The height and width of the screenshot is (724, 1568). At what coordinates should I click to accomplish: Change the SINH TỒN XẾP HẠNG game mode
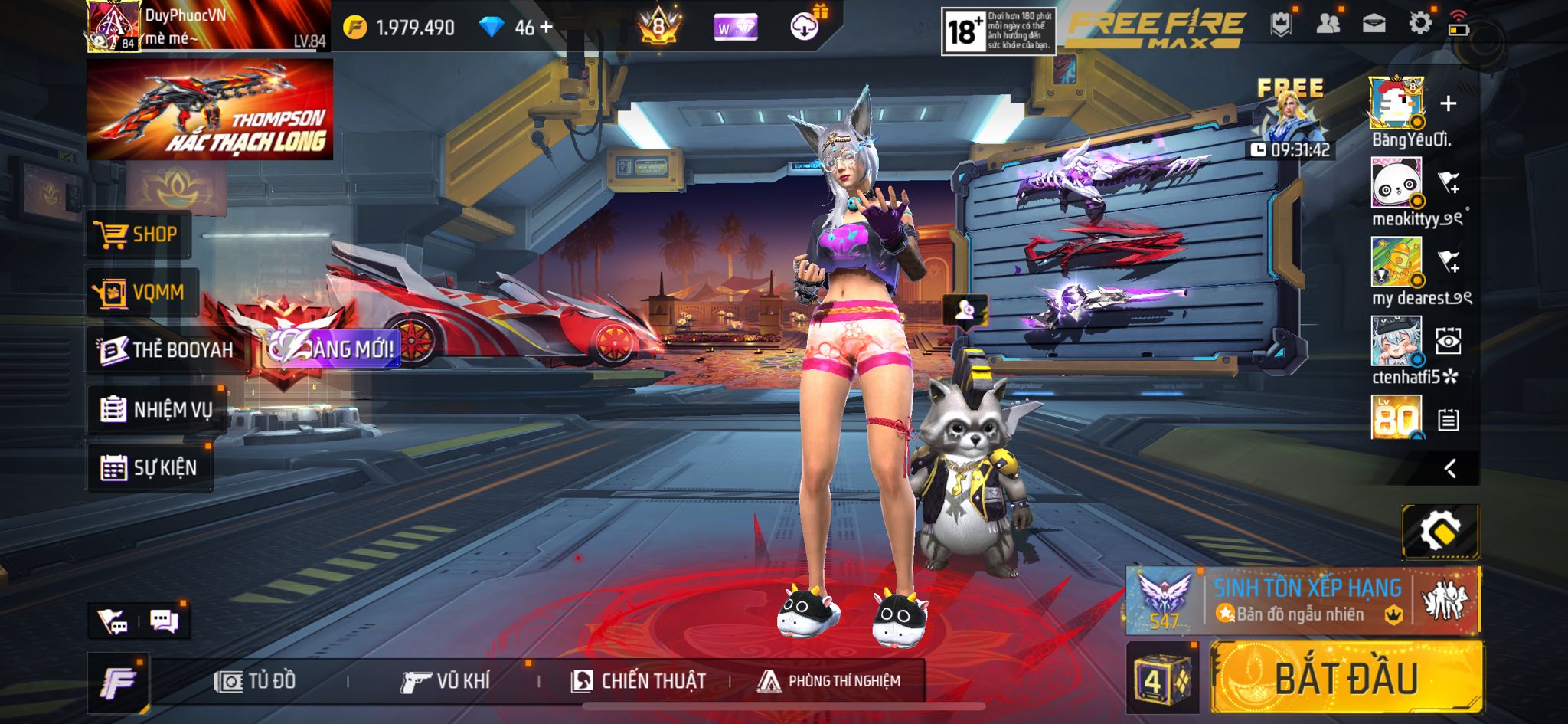(x=1302, y=601)
